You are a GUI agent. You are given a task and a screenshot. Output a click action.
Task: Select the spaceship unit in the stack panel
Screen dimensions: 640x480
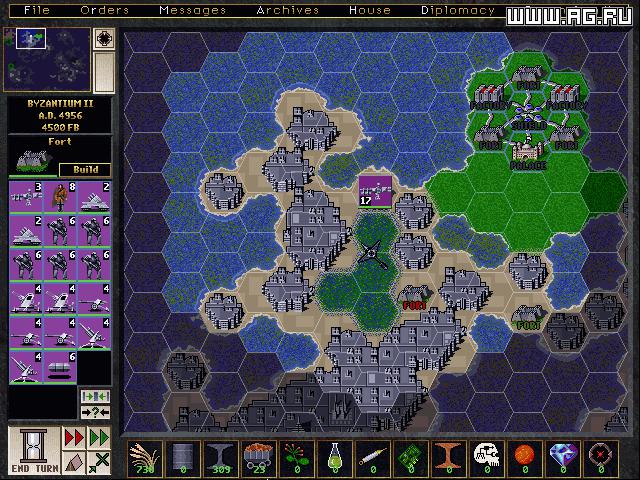click(25, 195)
